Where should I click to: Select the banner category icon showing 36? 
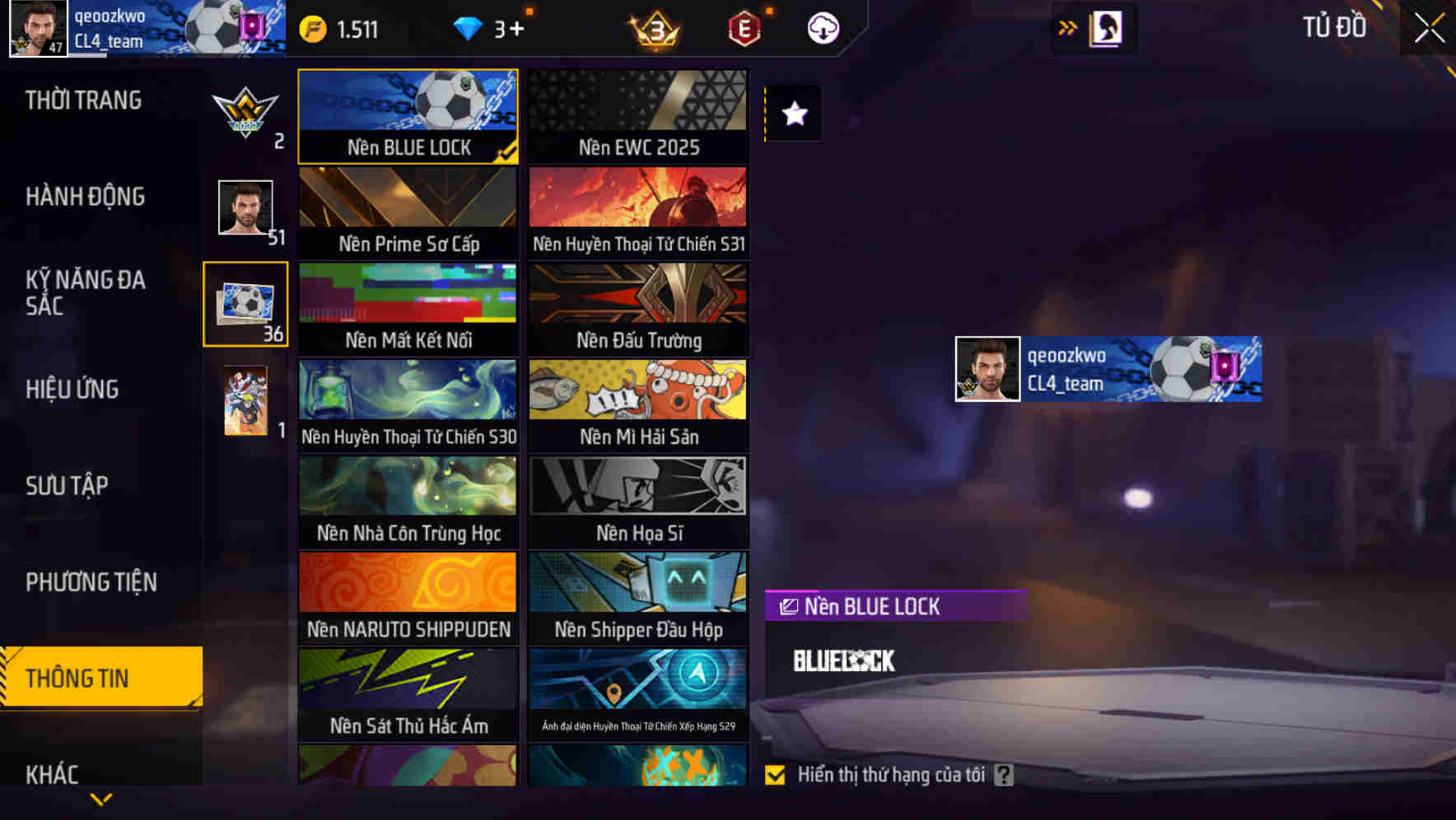(245, 305)
